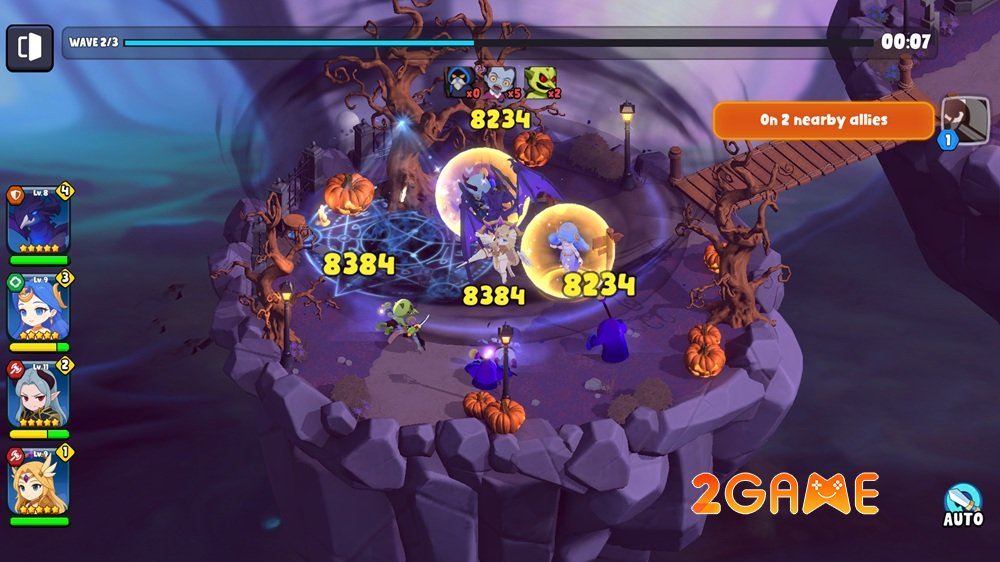Screen dimensions: 1000x562
Task: Inspect the grey zombie enemy icon
Action: pyautogui.click(x=500, y=81)
